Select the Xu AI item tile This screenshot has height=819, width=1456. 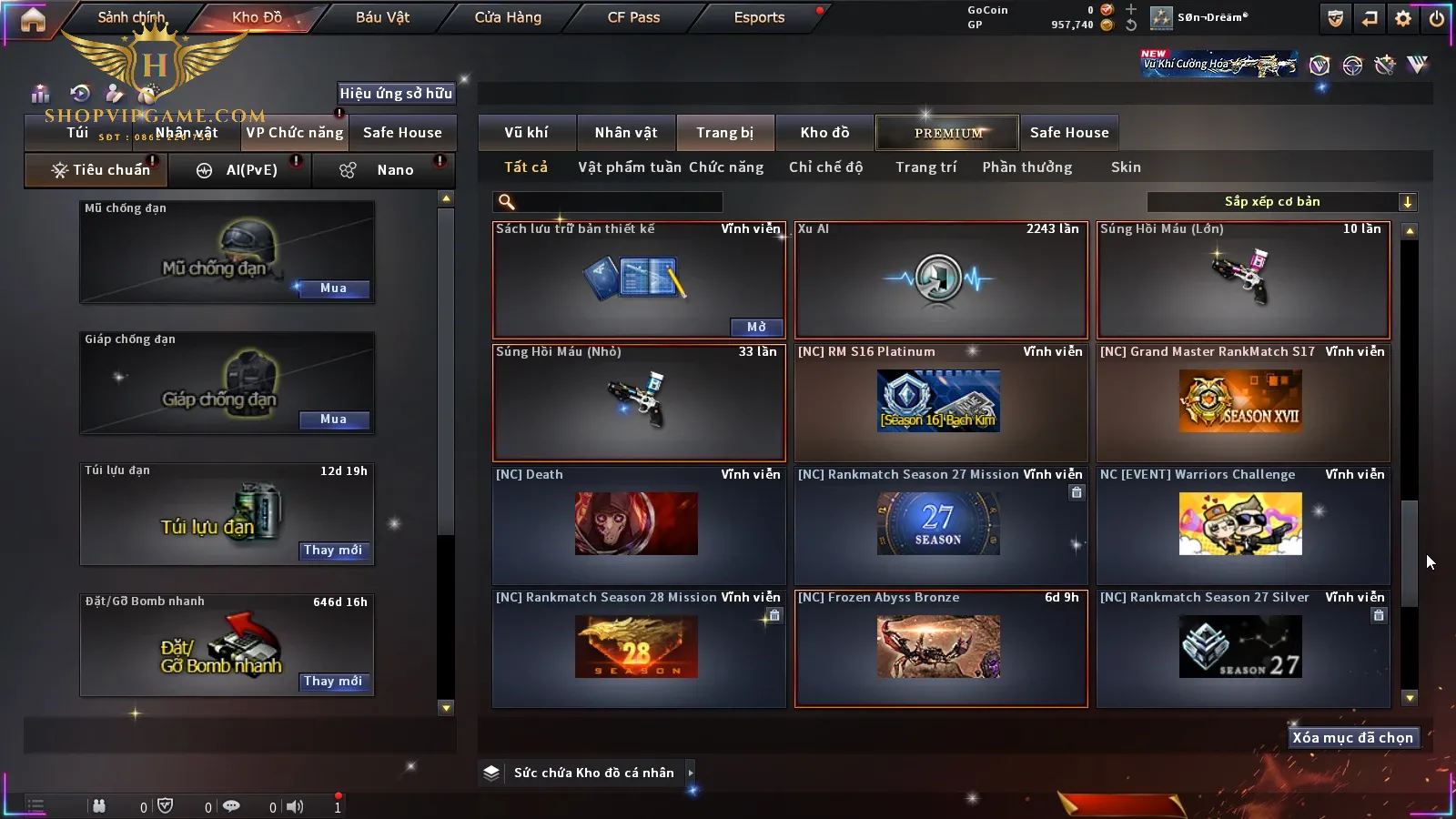(x=941, y=279)
